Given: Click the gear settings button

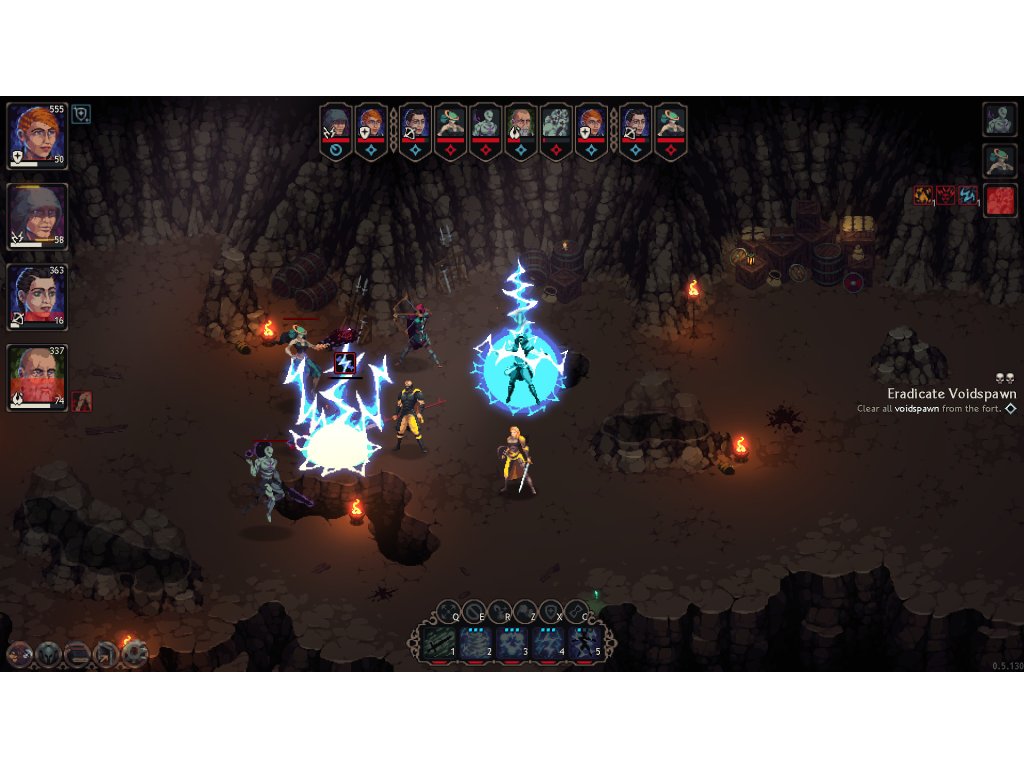Looking at the screenshot, I should click(x=135, y=655).
